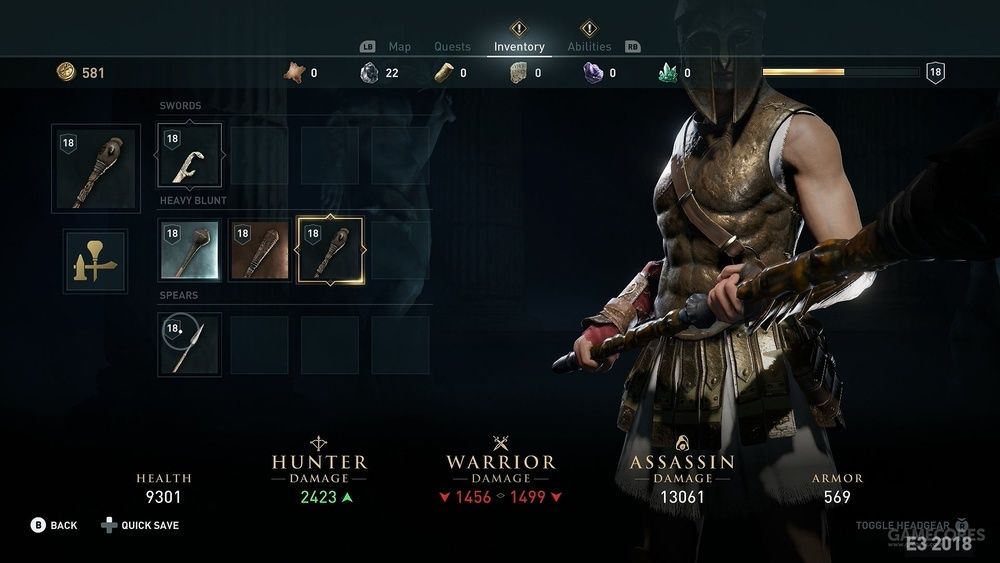Select the spear in the Spears row
This screenshot has width=1000, height=563.
190,344
